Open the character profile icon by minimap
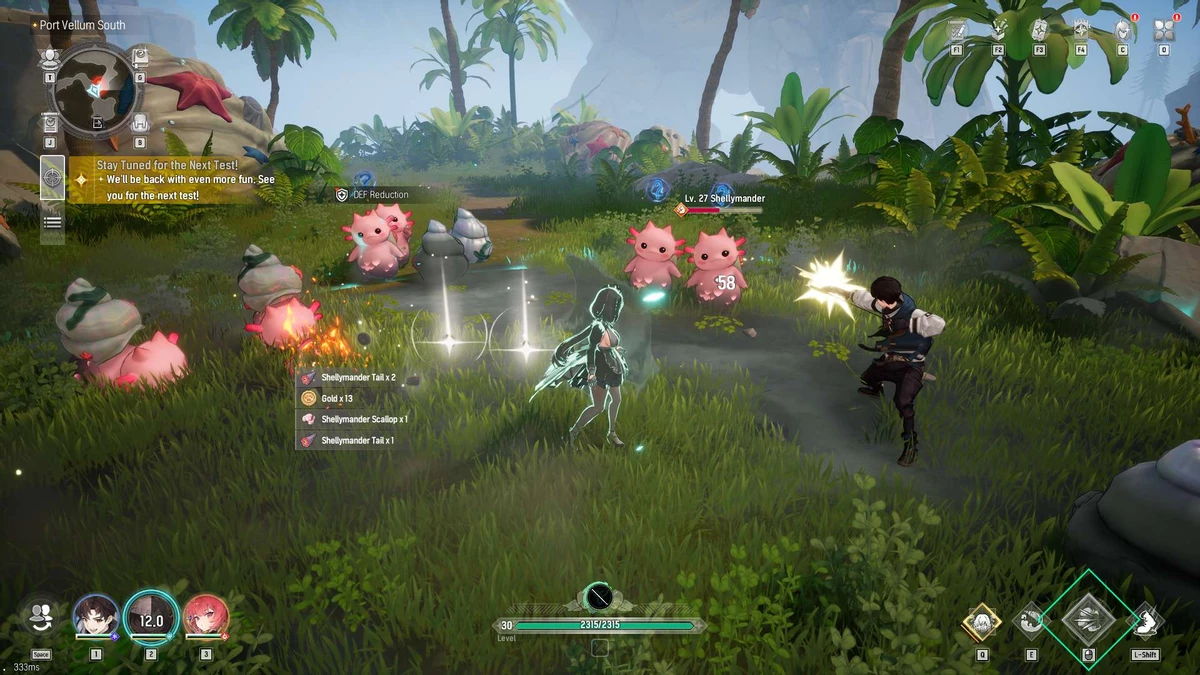 [50, 57]
